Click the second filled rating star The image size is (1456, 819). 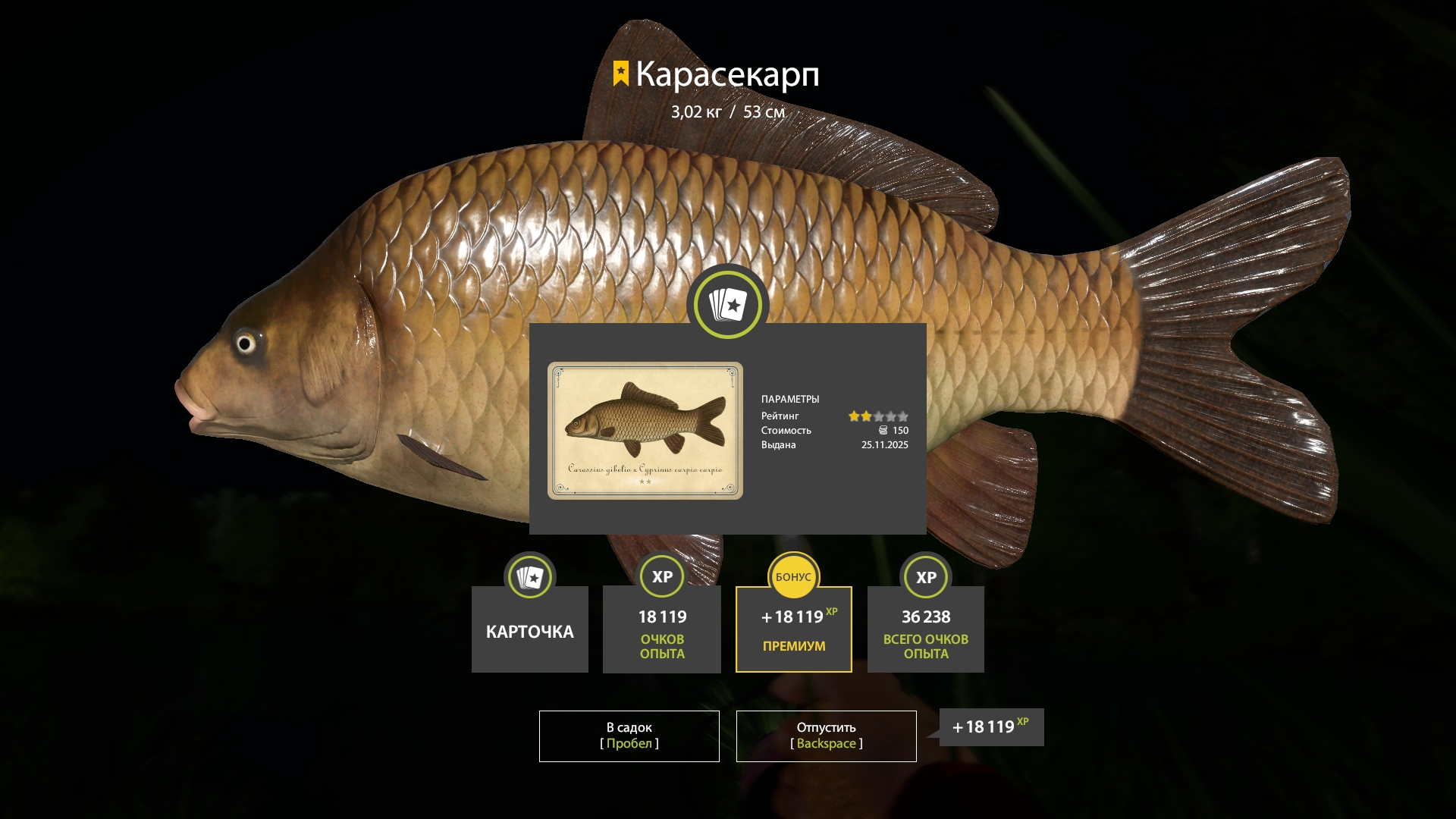click(x=867, y=416)
